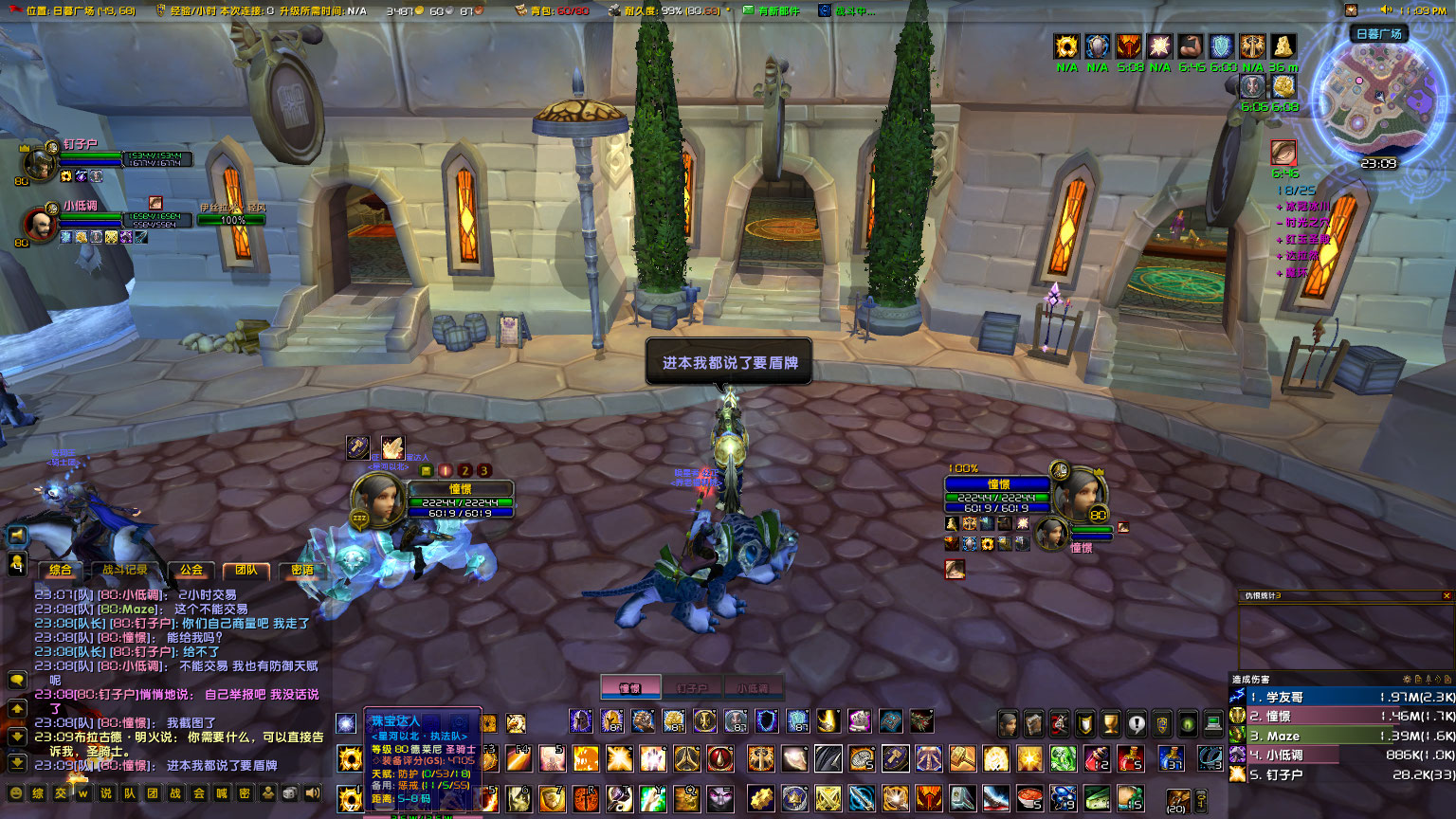The width and height of the screenshot is (1456, 819).
Task: Click the dice roll icon near the chat buttons
Action: [289, 793]
